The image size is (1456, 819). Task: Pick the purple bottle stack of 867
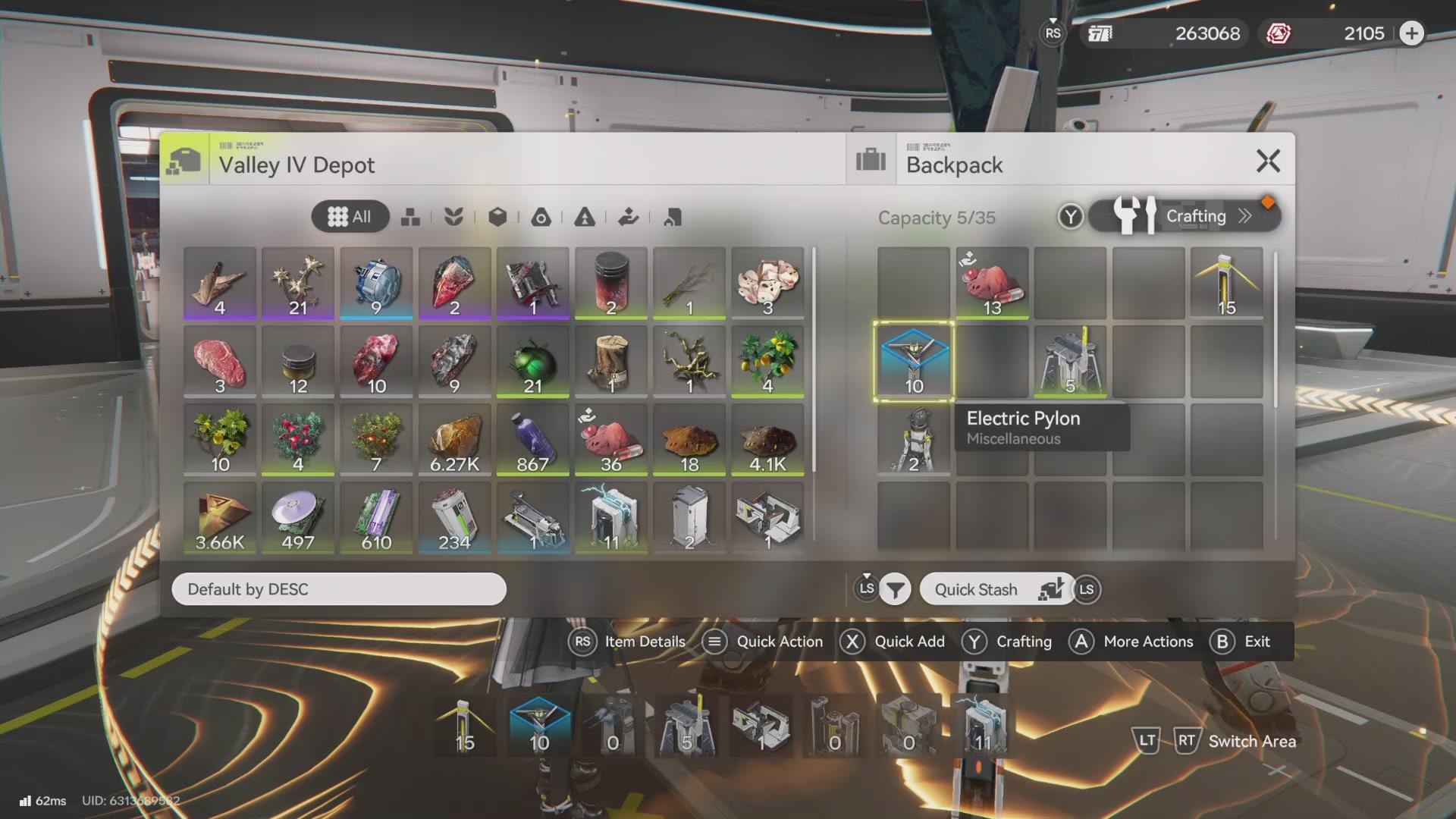coord(533,439)
